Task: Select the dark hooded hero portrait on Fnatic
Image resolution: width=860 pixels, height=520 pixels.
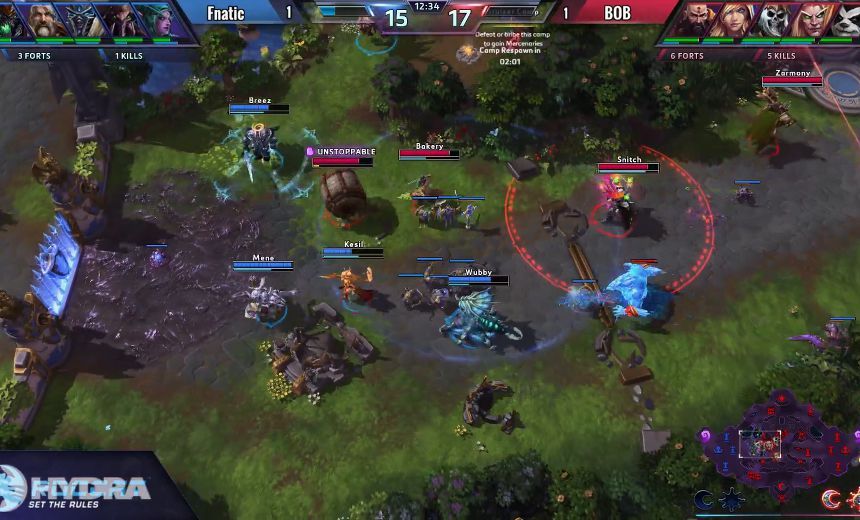Action: point(79,20)
